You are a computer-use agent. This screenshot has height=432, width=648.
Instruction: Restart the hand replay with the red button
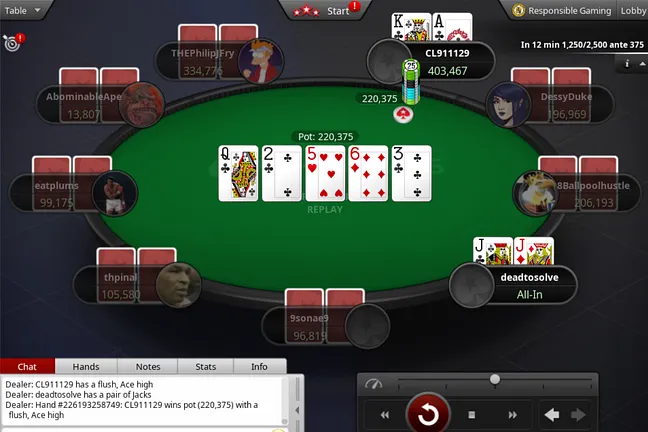427,413
